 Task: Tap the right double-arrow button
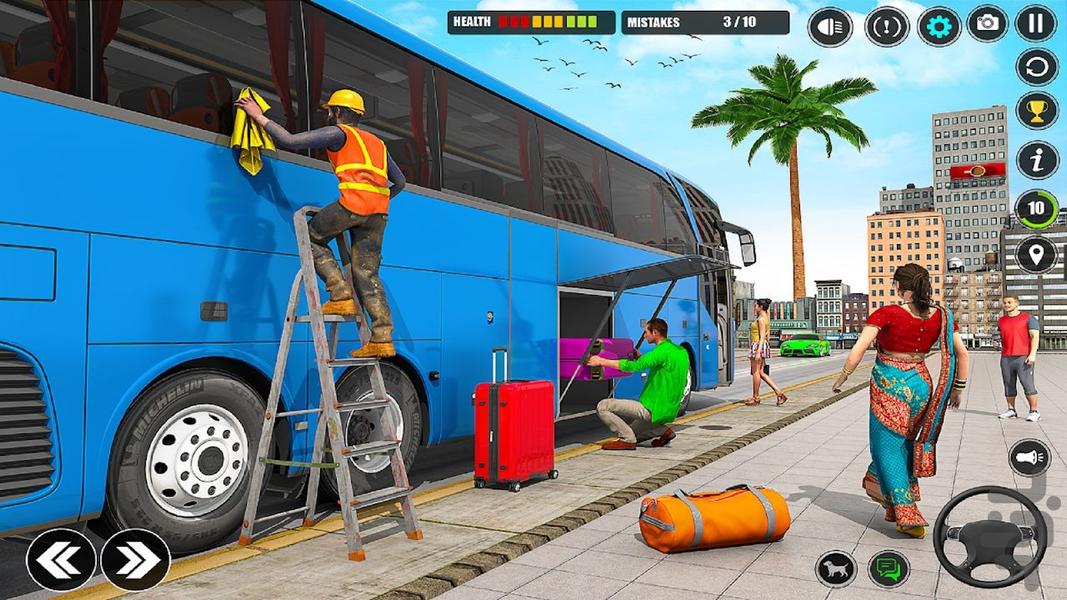[x=135, y=560]
